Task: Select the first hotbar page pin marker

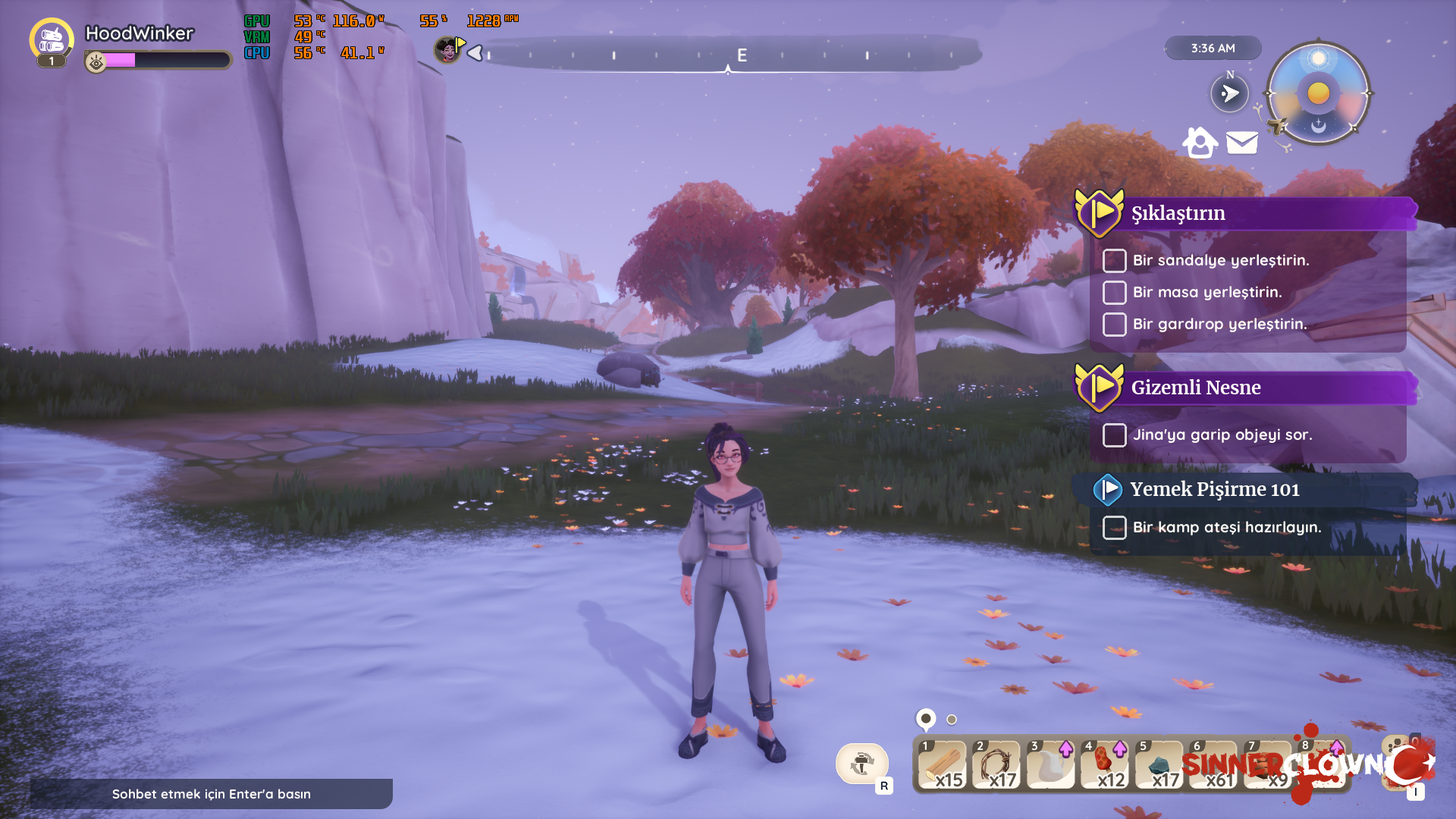Action: click(x=926, y=718)
